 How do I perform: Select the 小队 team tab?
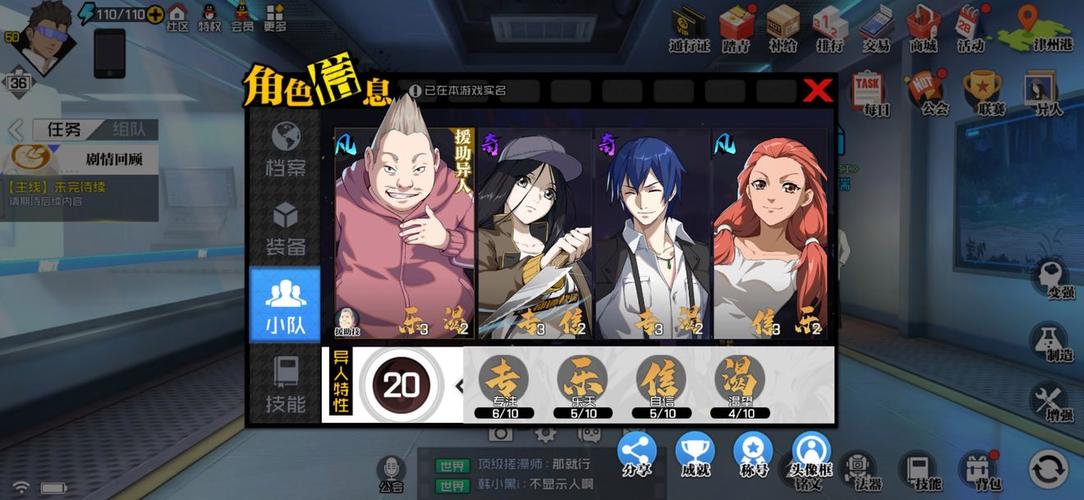[x=286, y=305]
